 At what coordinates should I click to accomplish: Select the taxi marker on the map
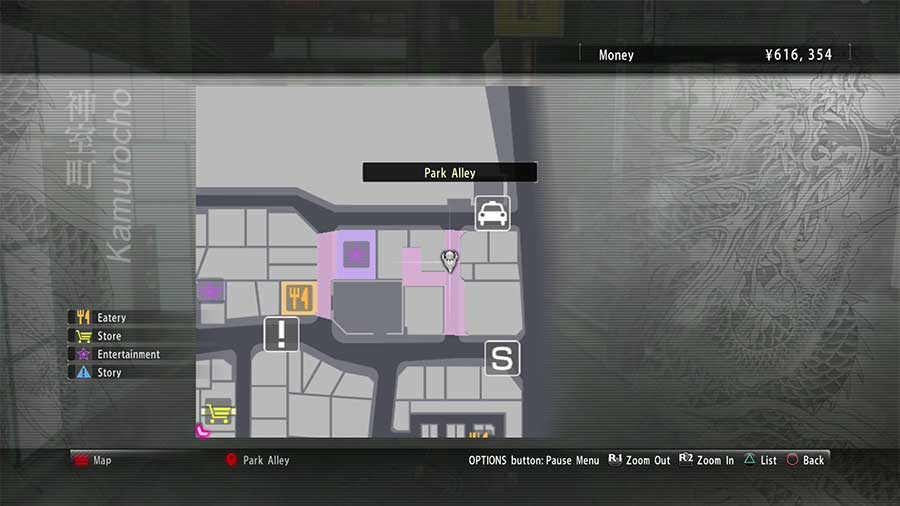[492, 213]
